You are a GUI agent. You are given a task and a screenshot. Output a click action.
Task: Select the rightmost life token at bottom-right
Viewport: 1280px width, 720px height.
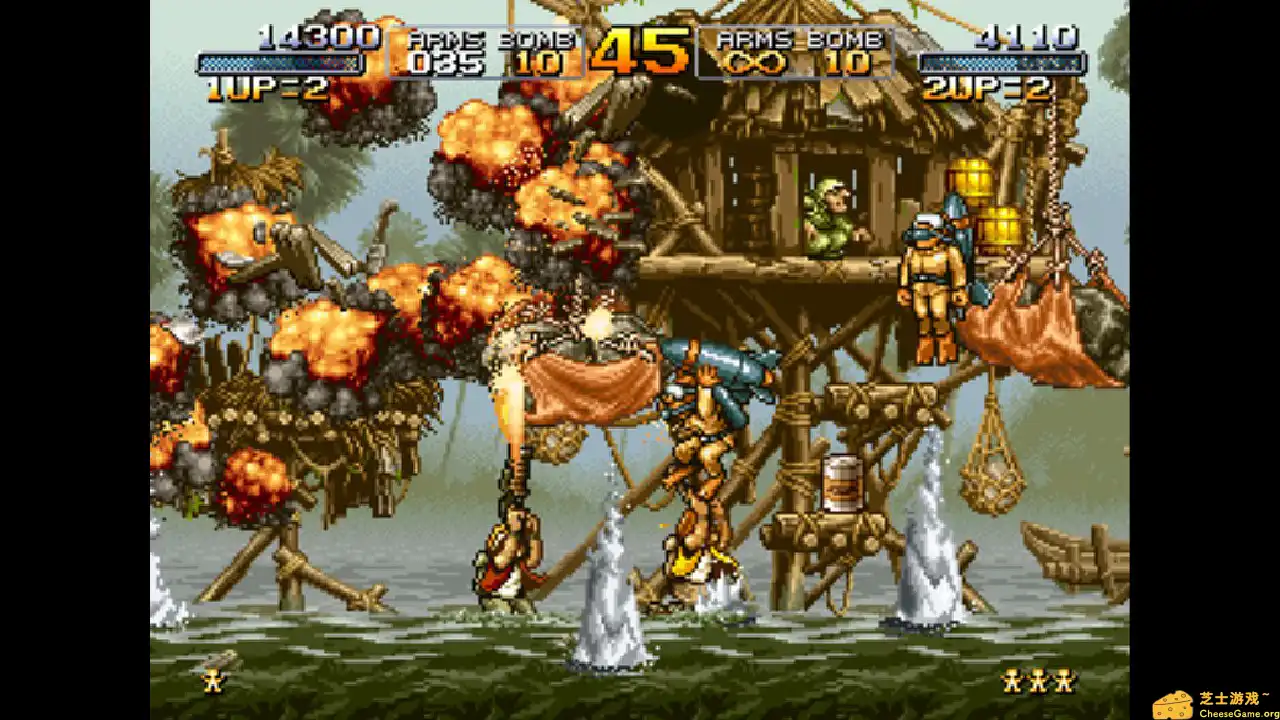tap(1063, 682)
